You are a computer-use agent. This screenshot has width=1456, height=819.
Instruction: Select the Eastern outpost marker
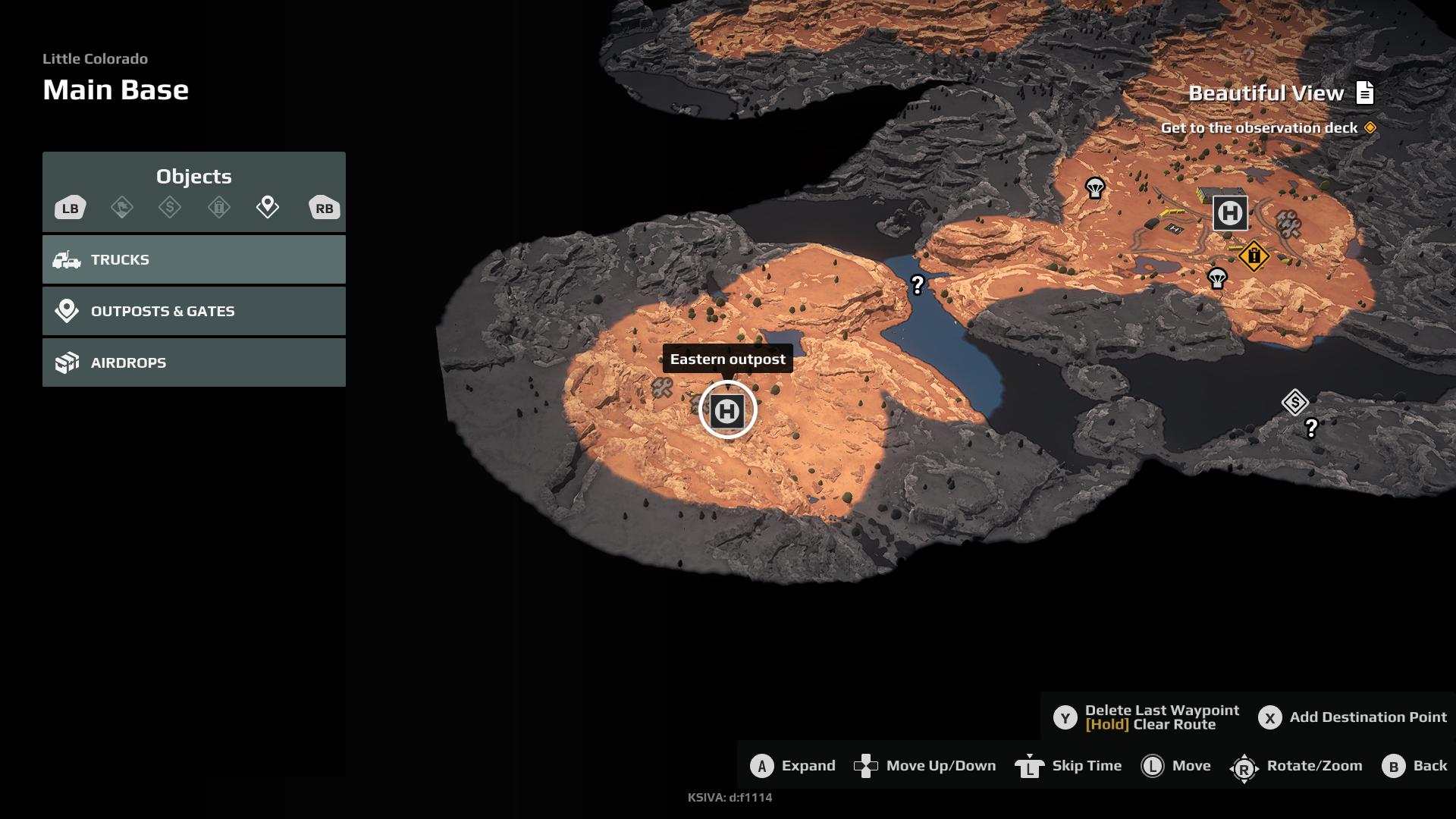point(727,410)
